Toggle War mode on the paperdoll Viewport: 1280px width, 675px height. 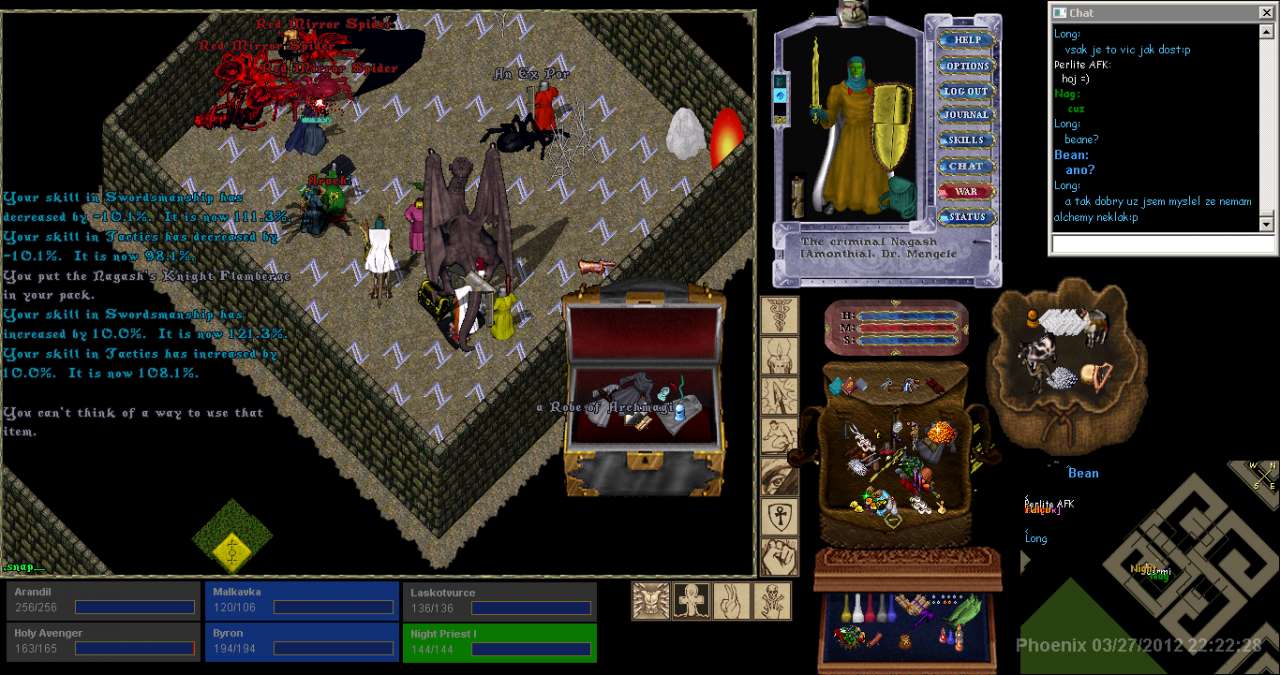point(966,191)
